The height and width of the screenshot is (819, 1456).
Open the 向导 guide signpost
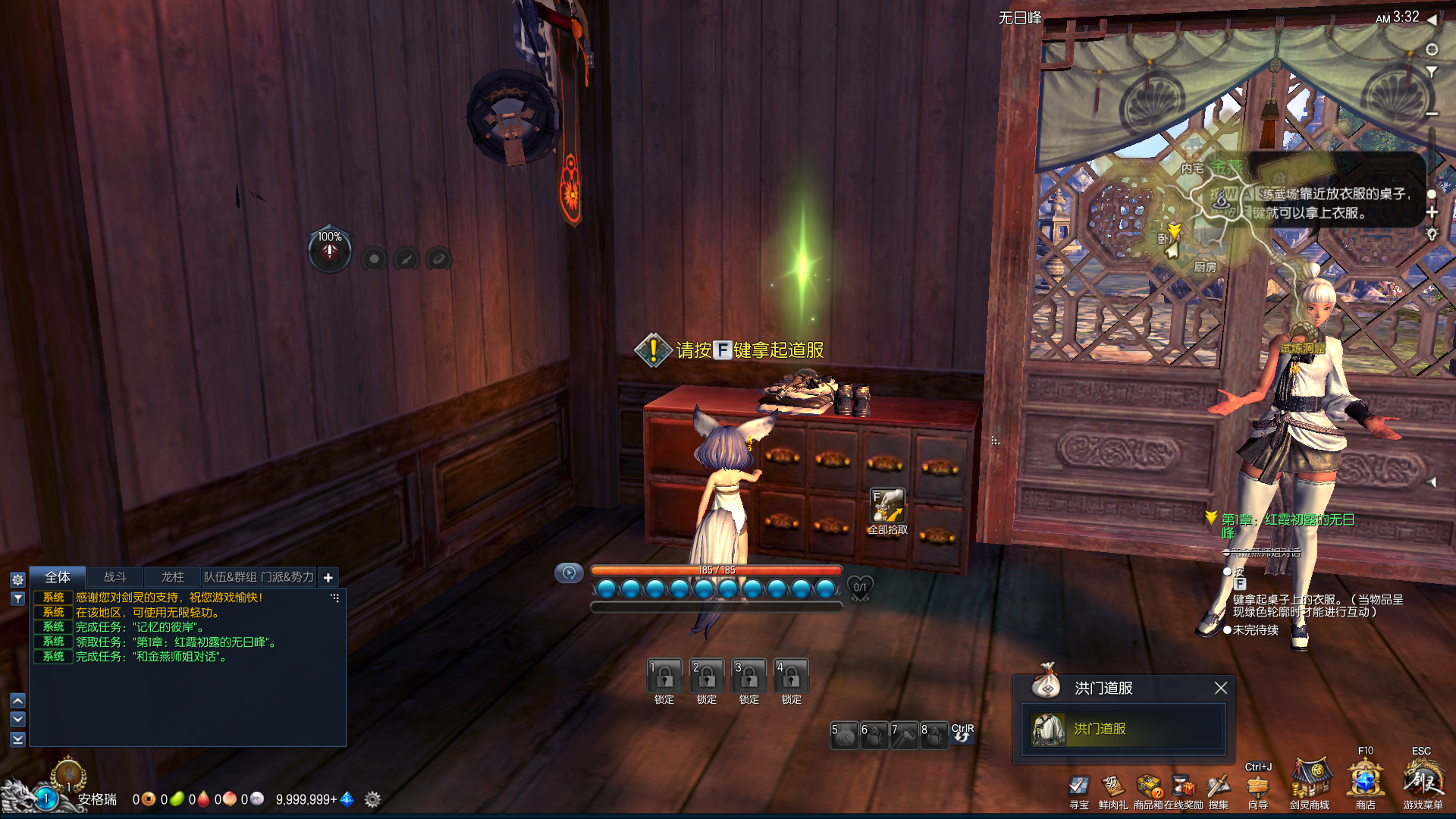[x=1257, y=786]
